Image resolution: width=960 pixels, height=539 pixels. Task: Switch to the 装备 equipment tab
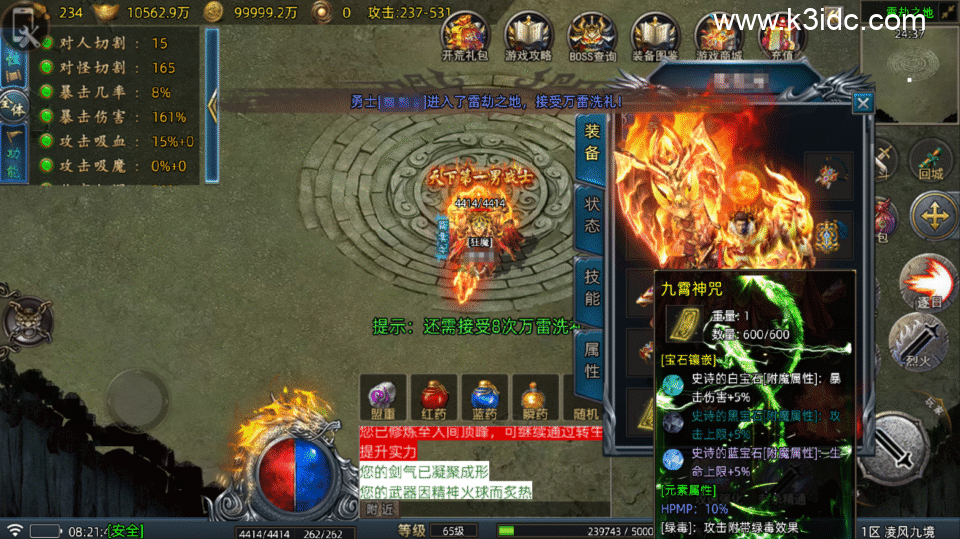point(591,142)
